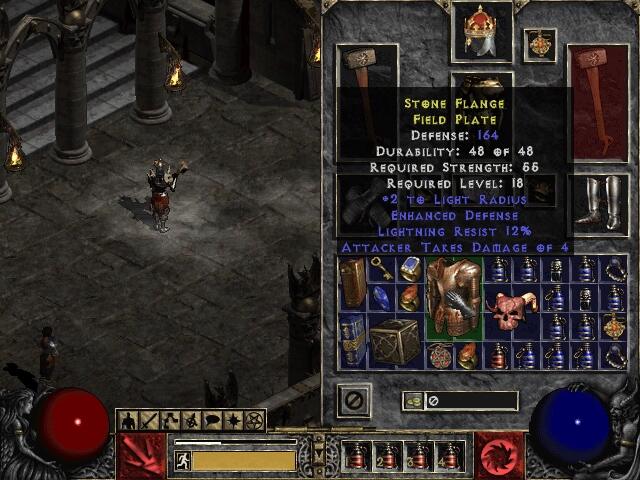Pick up the Horadric Cube
This screenshot has width=640, height=480.
tap(394, 341)
